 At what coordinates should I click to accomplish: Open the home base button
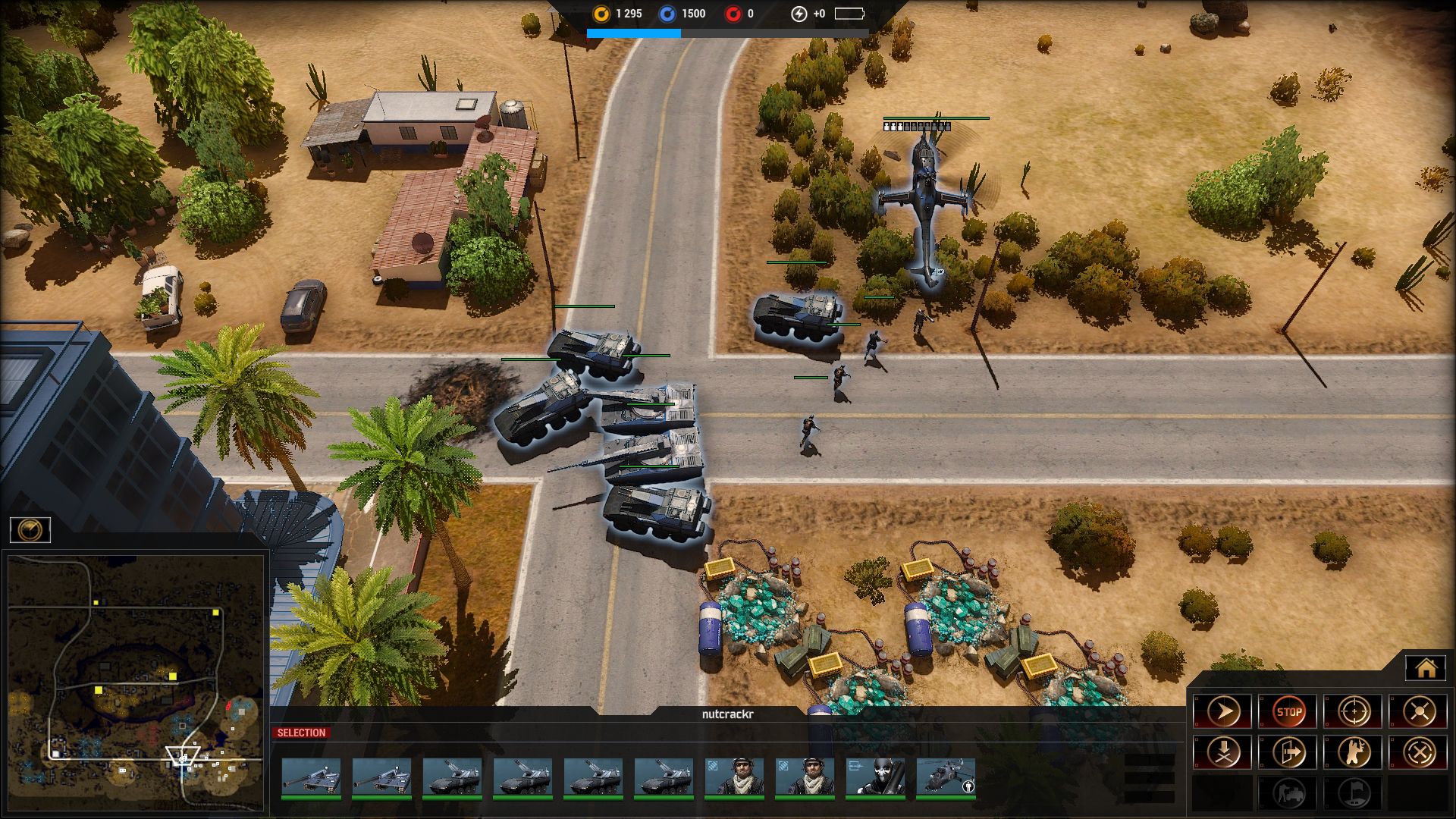pyautogui.click(x=1426, y=668)
